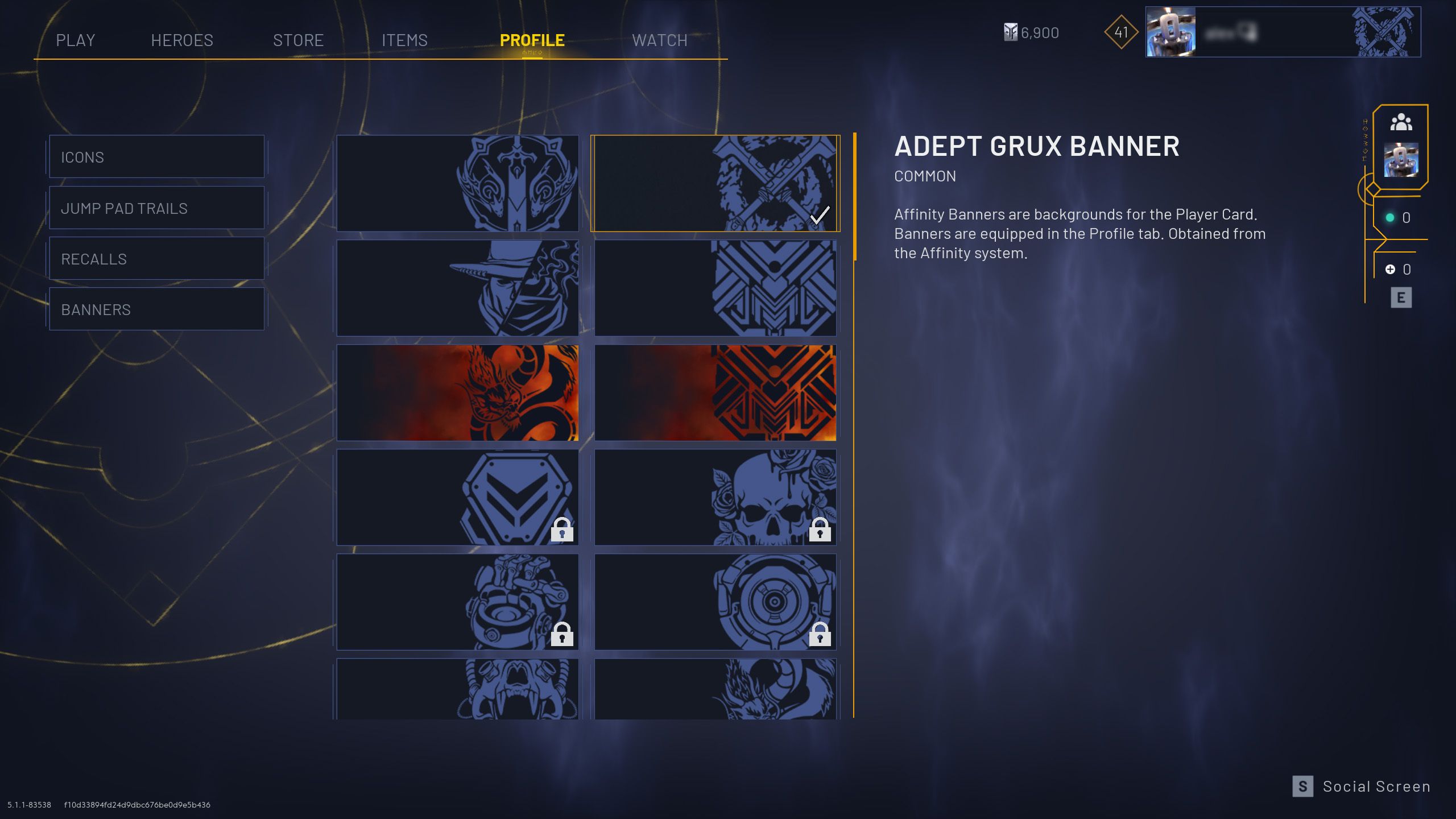Select the equipped crossed-hammers Grux banner
This screenshot has height=819, width=1456.
pos(715,183)
